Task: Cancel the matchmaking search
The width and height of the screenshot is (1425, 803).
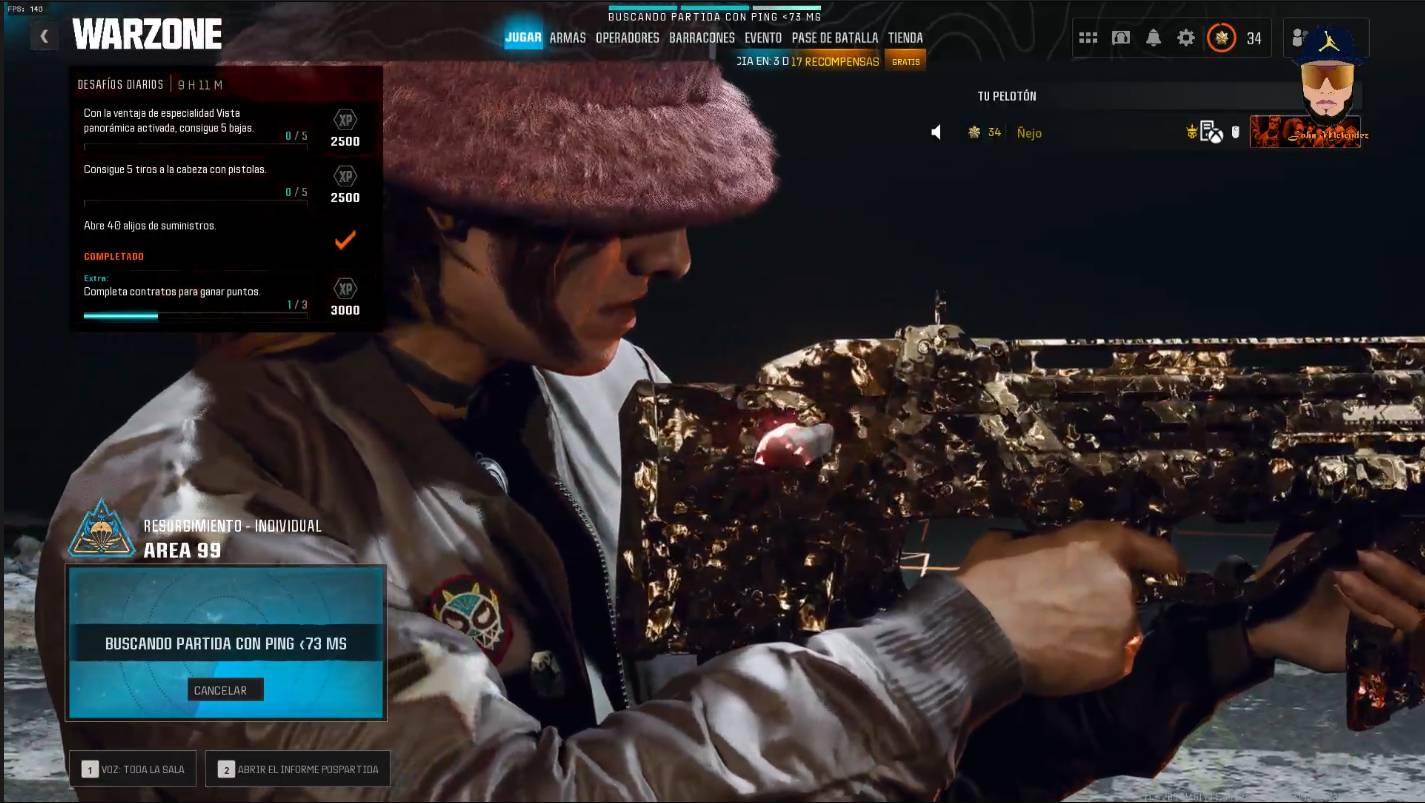Action: pyautogui.click(x=225, y=690)
